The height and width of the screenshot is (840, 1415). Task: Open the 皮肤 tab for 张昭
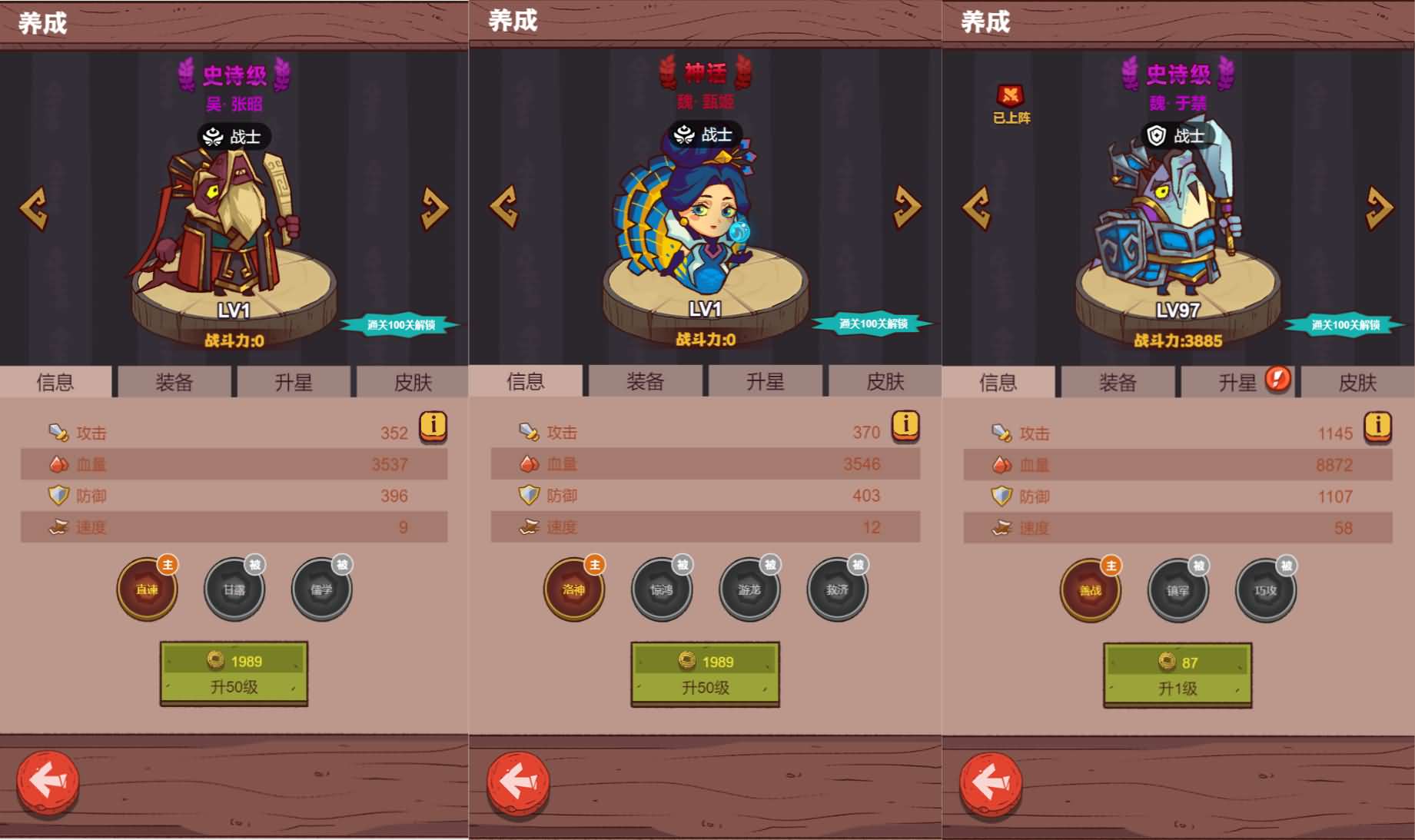[413, 382]
